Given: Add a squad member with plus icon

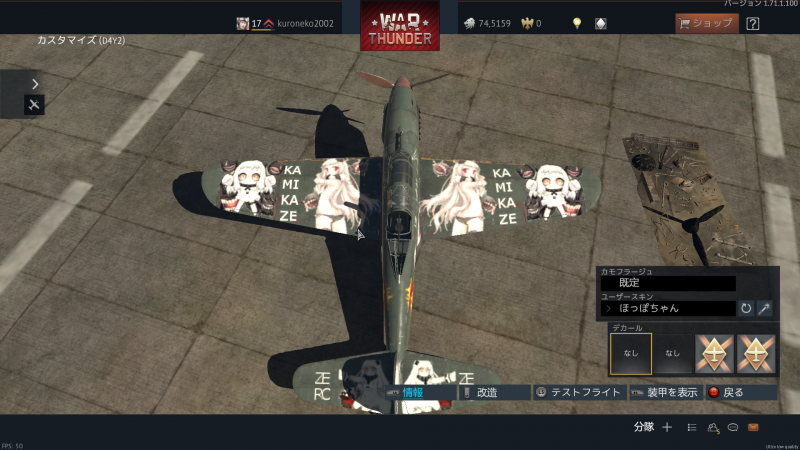Looking at the screenshot, I should [667, 427].
